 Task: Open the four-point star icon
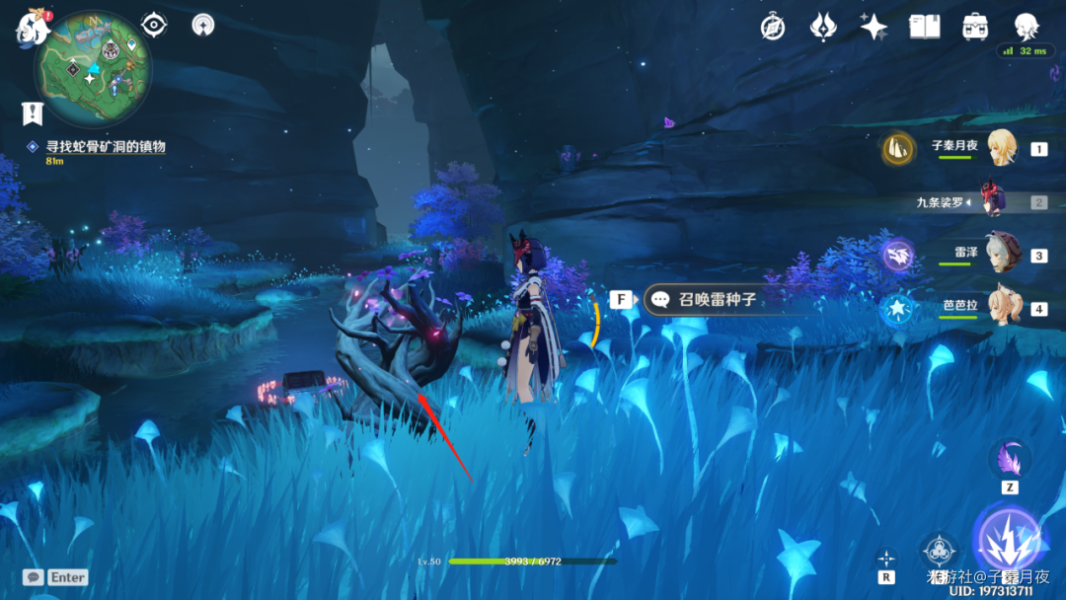tap(873, 27)
